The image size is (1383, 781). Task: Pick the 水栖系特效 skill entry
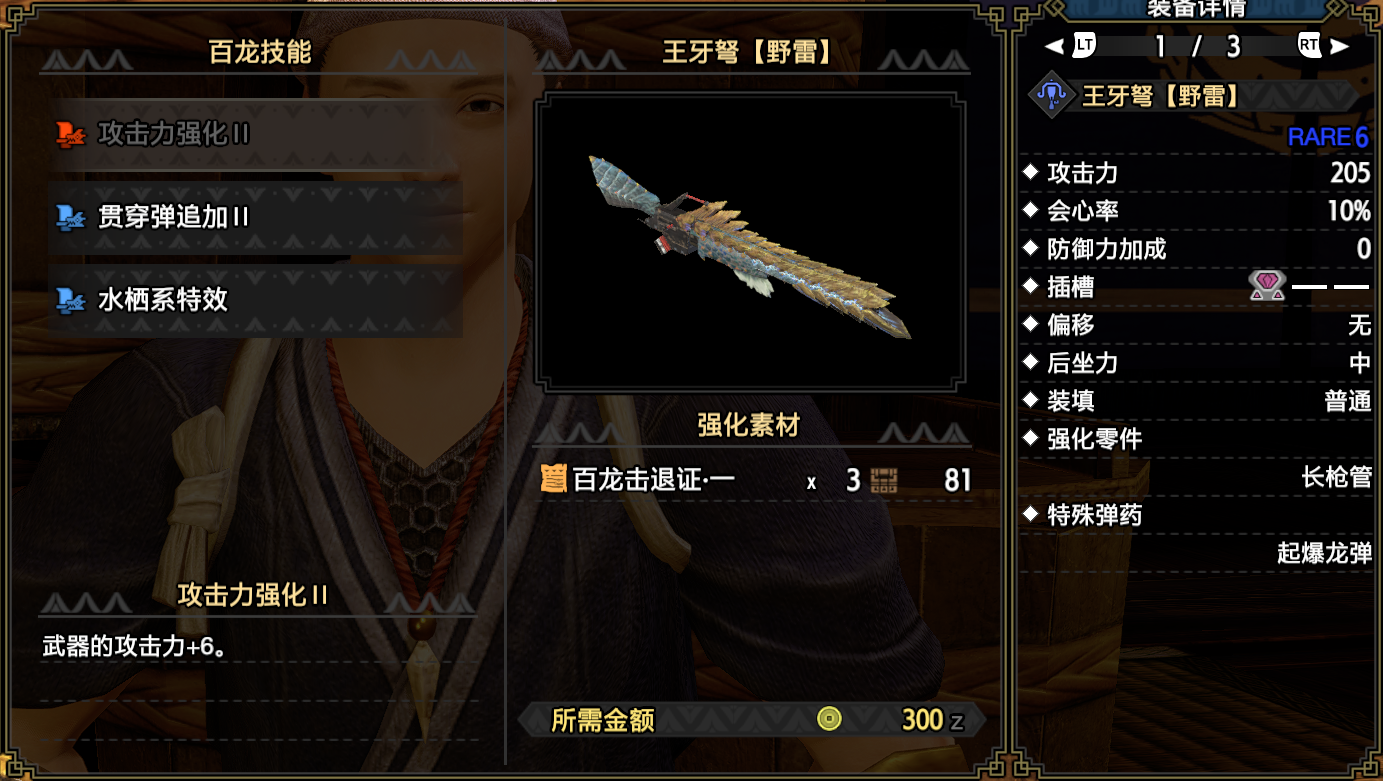(x=253, y=300)
